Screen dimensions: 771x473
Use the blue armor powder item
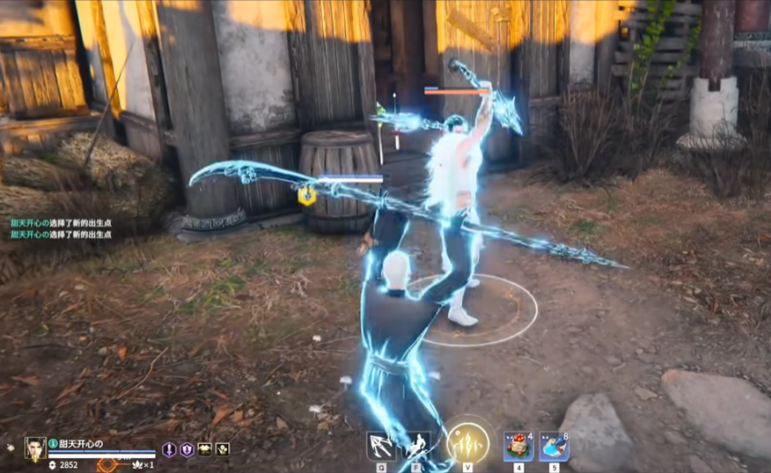[555, 445]
